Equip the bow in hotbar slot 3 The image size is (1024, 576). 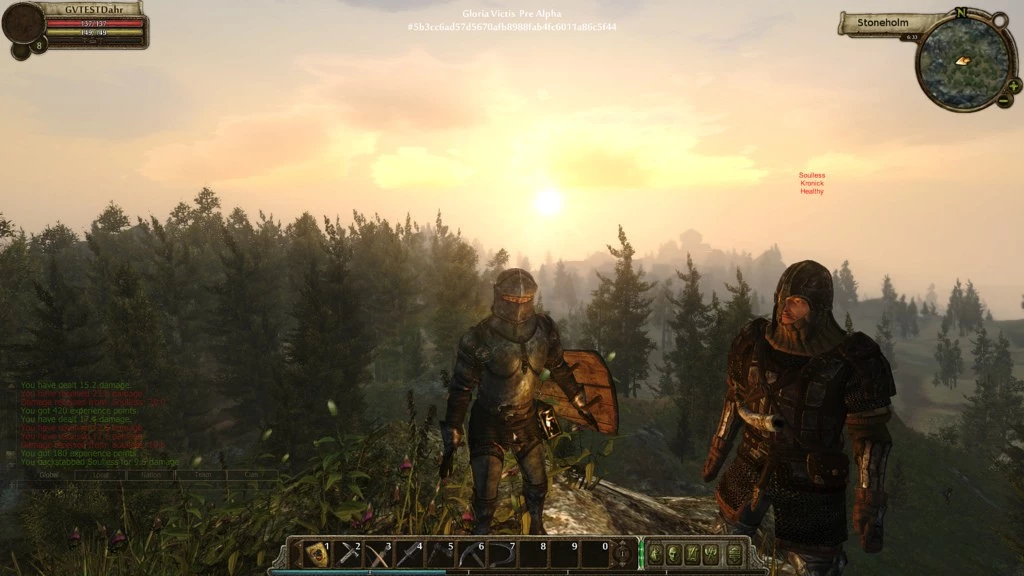[378, 553]
